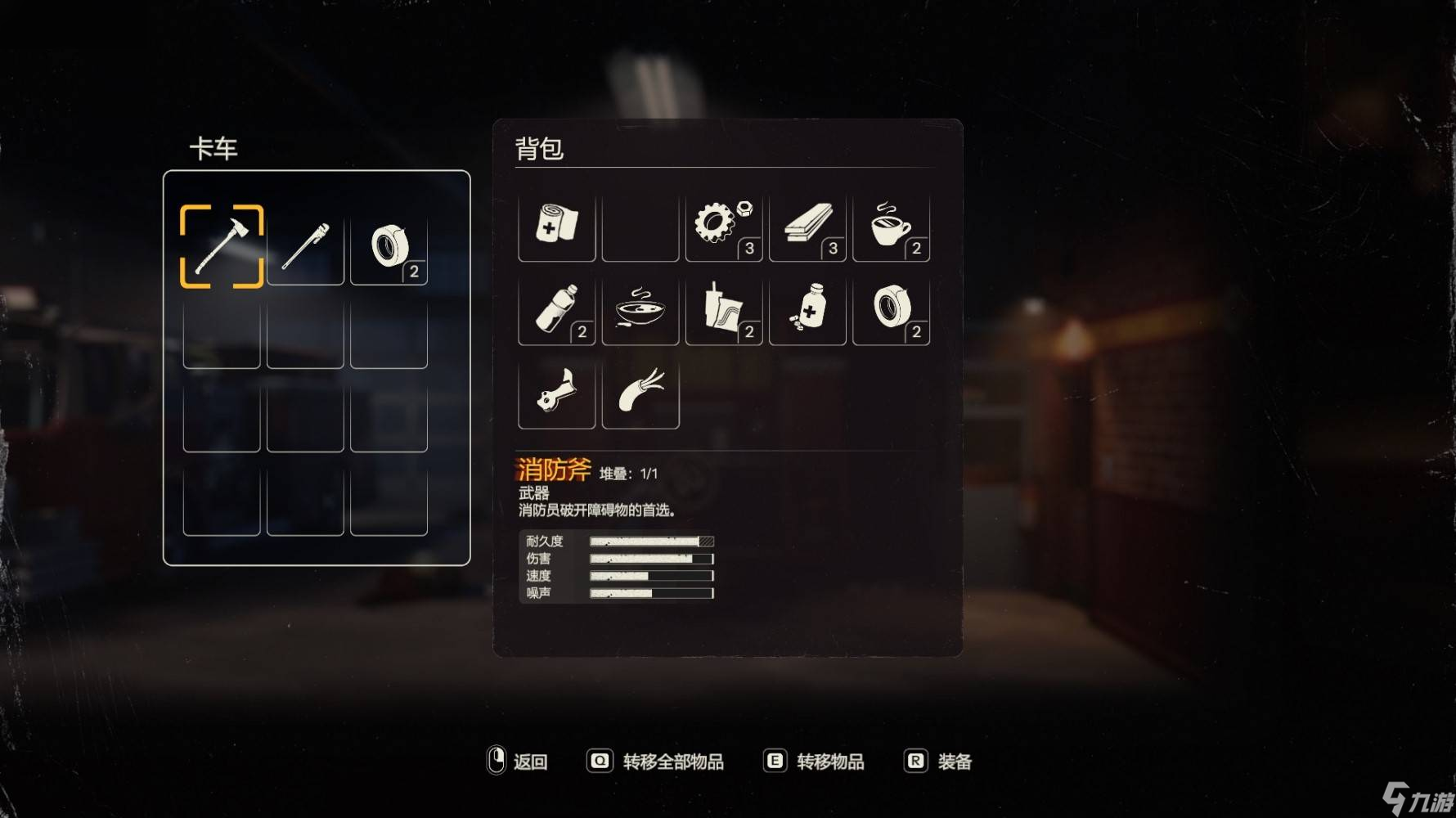Select the stack of wooden planks
Screen dimensions: 1456x818
[x=807, y=225]
